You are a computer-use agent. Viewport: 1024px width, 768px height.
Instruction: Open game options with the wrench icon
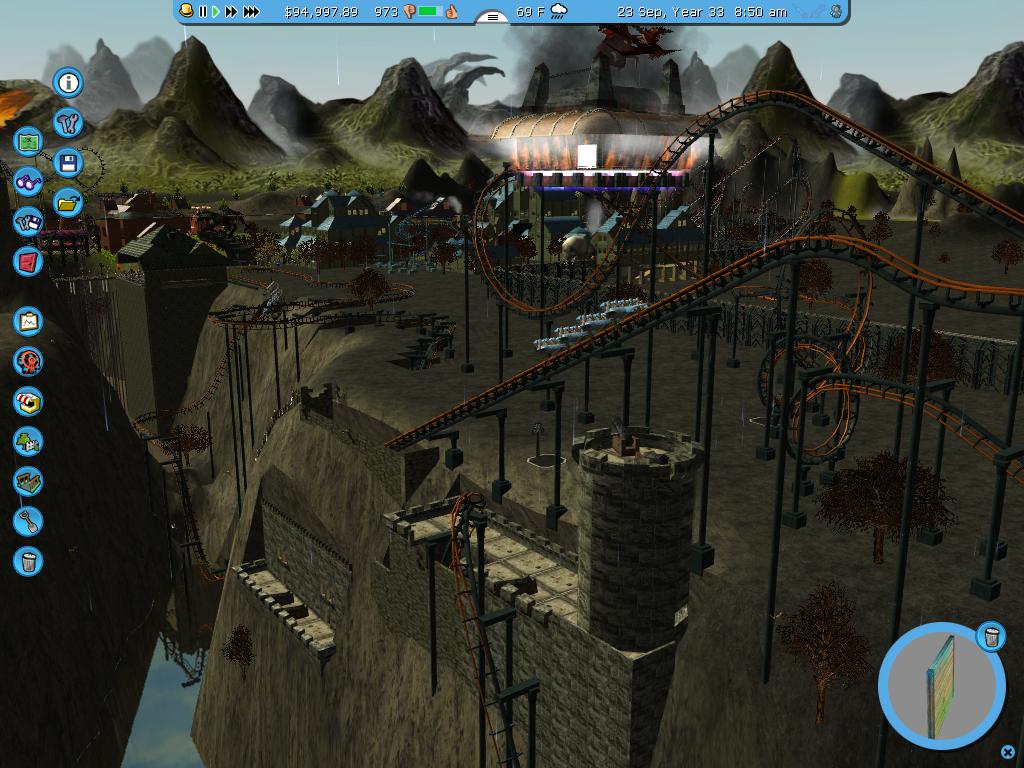click(x=68, y=123)
